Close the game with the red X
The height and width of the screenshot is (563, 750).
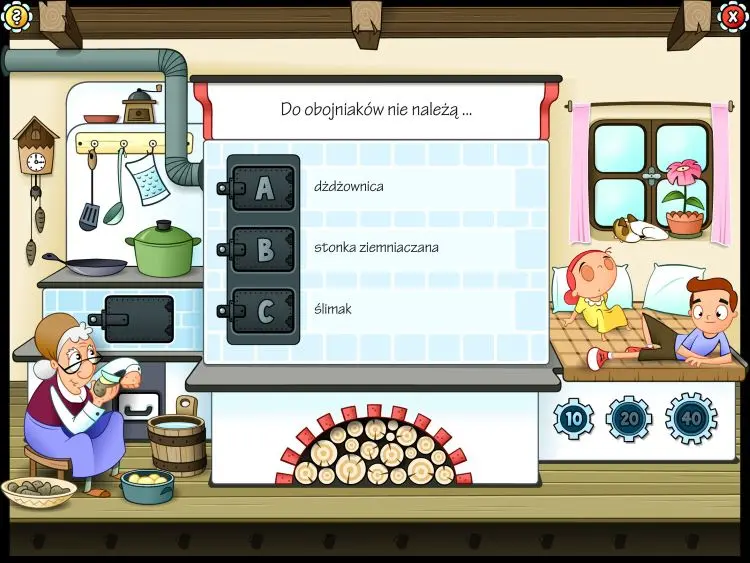click(x=733, y=16)
